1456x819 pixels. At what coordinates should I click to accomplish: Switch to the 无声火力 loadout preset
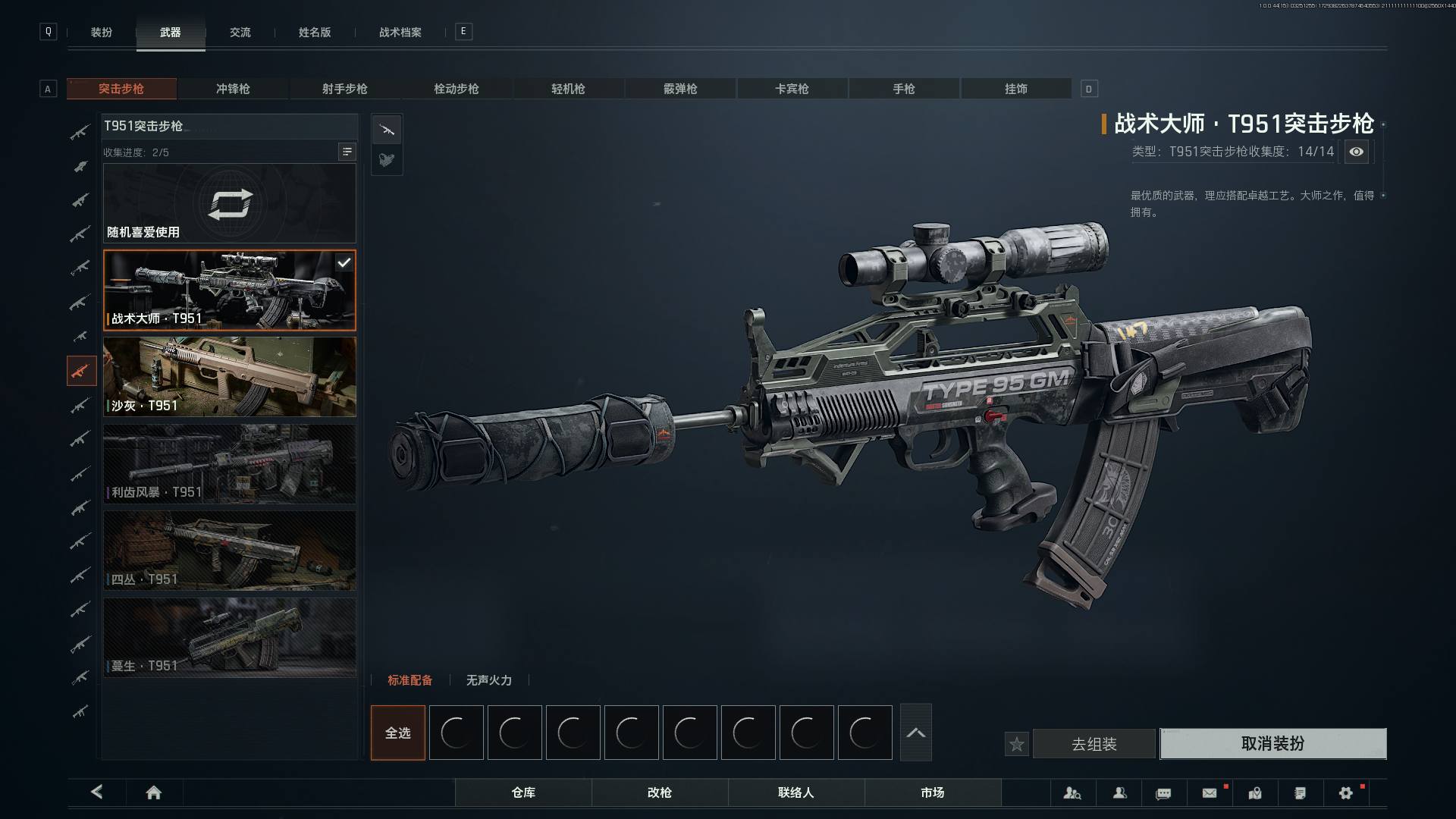click(488, 680)
